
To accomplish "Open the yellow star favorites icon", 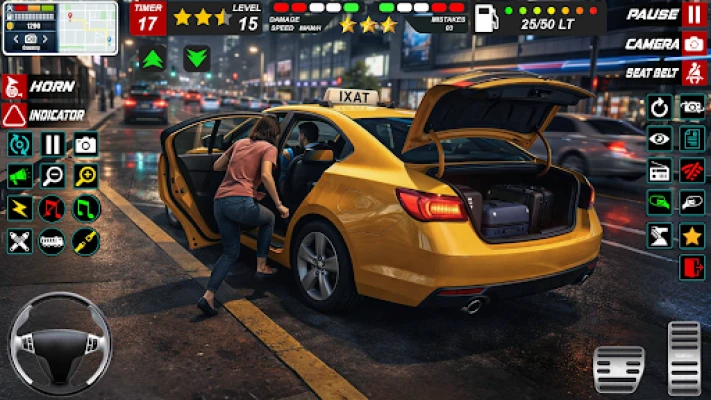I will (x=692, y=236).
